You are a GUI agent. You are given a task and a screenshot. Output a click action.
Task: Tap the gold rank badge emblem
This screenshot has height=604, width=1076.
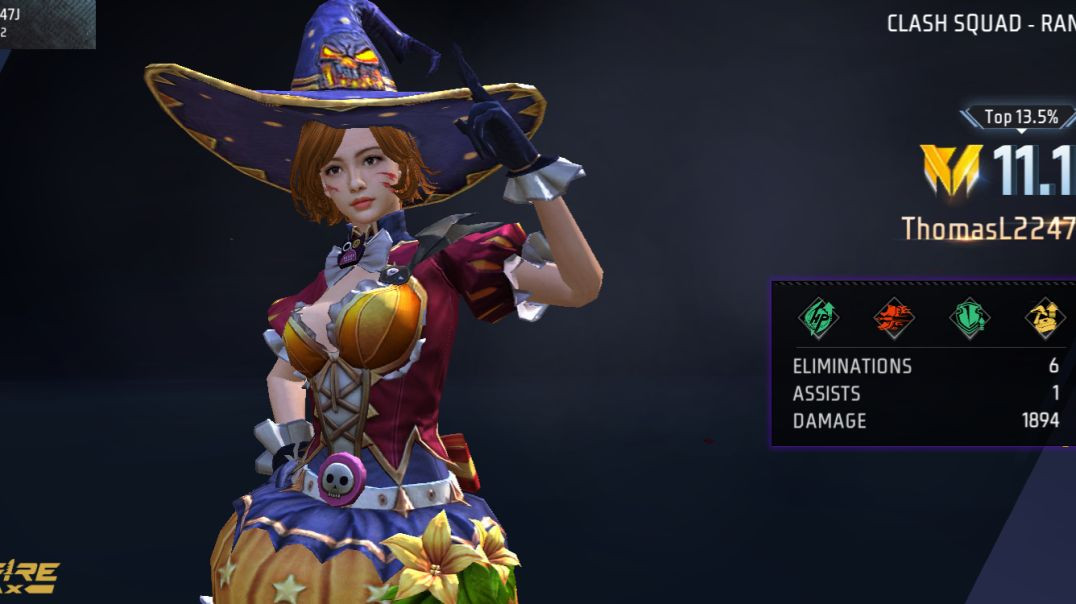[951, 170]
